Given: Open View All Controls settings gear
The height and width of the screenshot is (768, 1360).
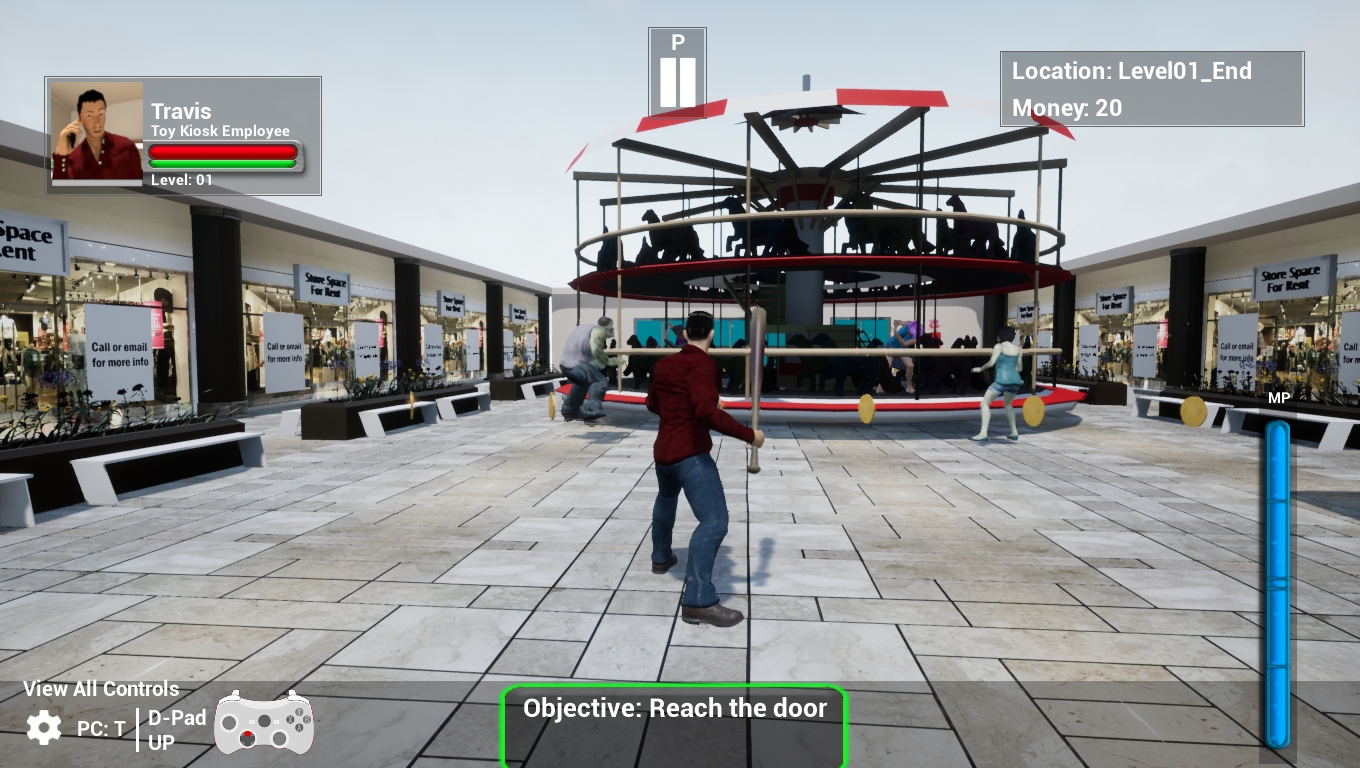Looking at the screenshot, I should pyautogui.click(x=44, y=727).
